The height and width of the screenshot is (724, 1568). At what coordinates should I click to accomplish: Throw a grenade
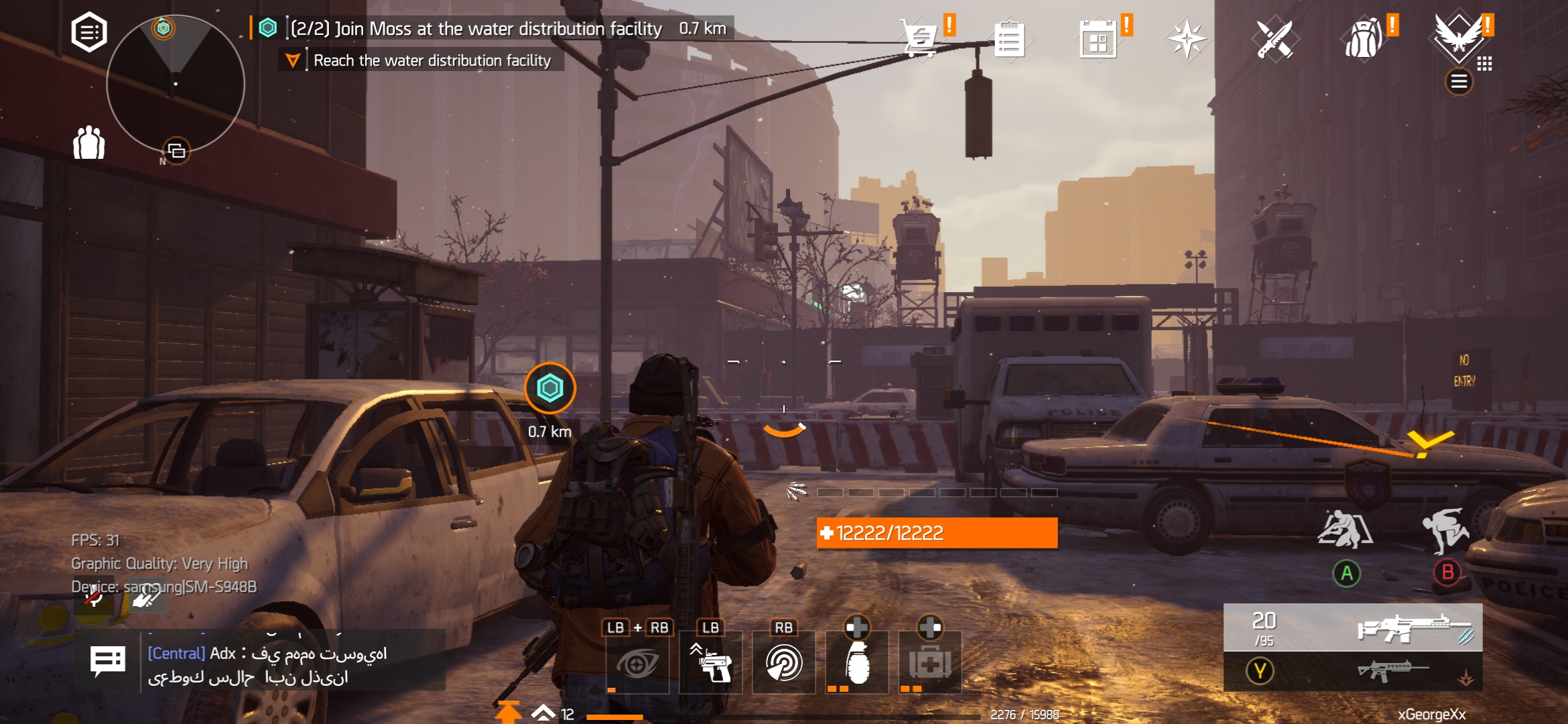coord(857,663)
